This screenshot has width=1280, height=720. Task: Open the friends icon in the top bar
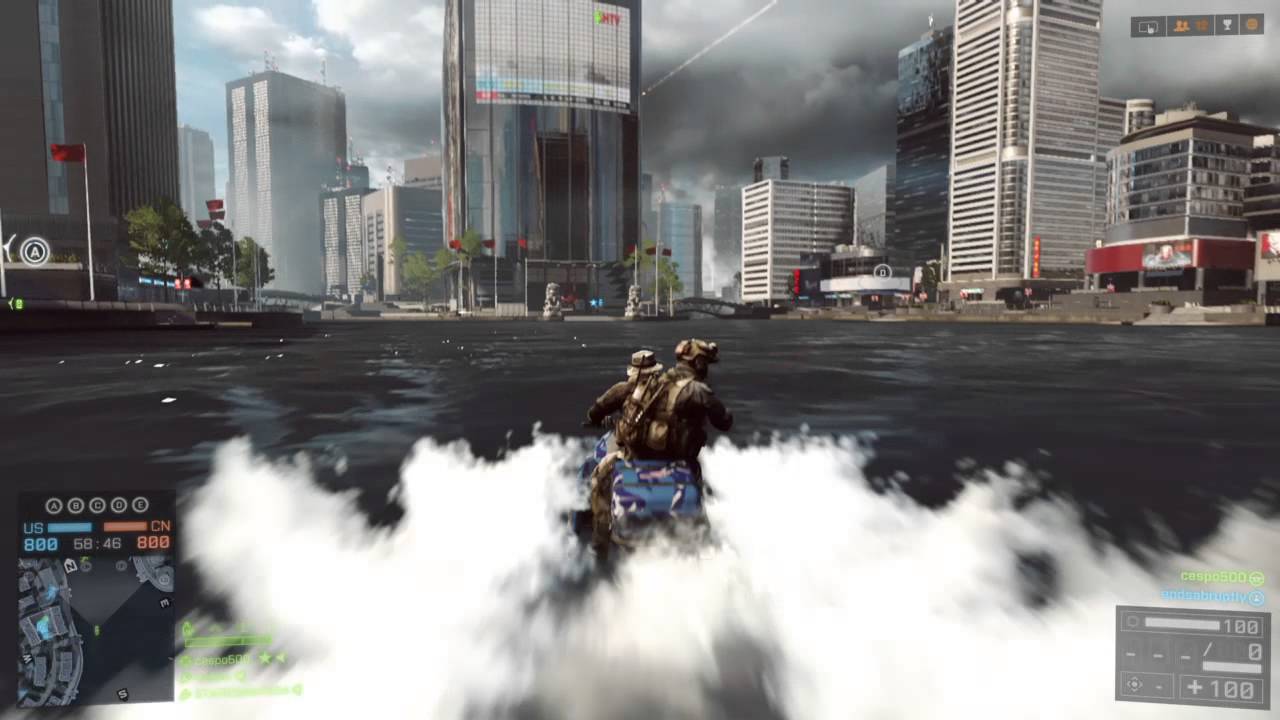click(1181, 26)
